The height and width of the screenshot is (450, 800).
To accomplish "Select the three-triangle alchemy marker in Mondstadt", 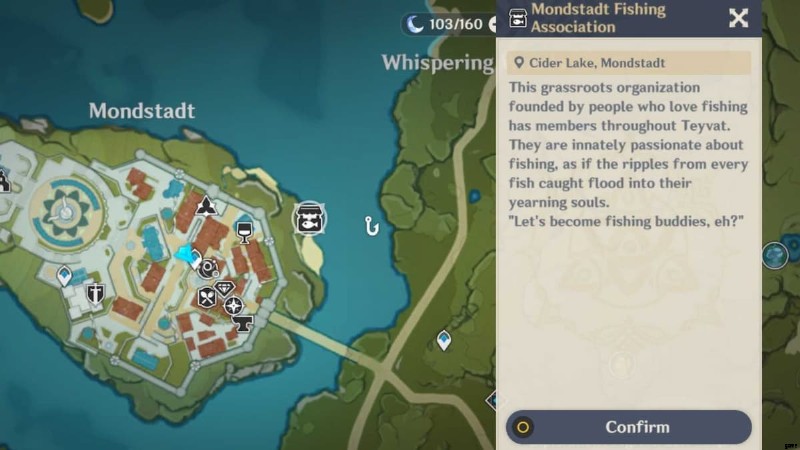I will [206, 206].
